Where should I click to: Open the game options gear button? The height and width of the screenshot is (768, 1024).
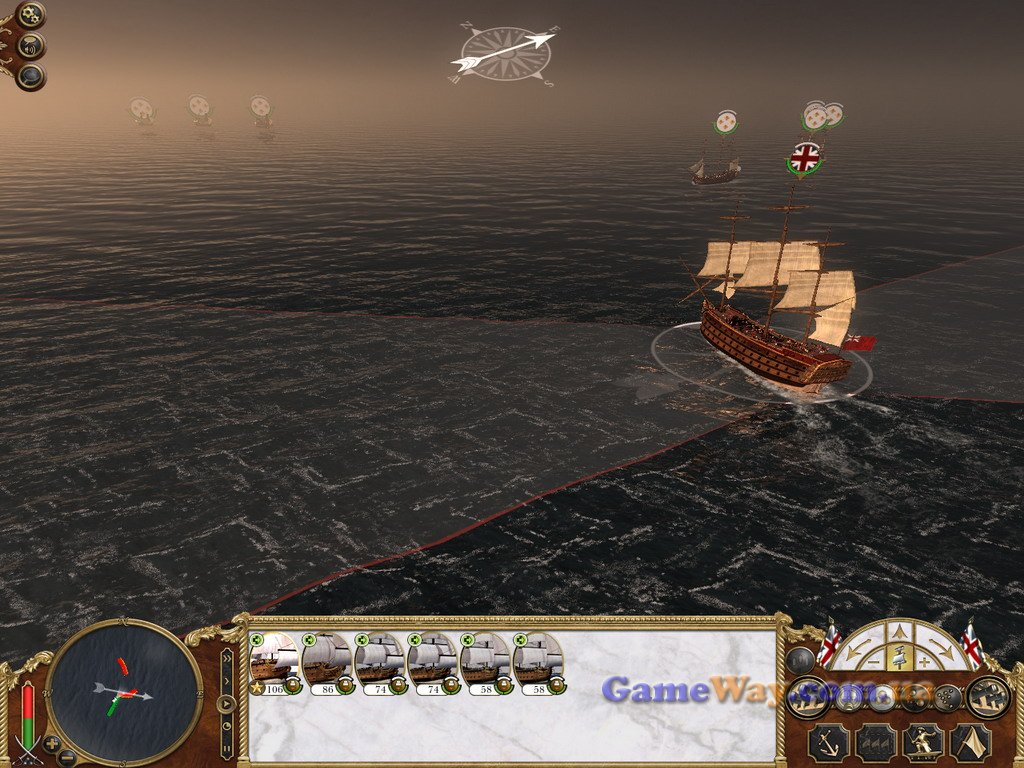31,15
